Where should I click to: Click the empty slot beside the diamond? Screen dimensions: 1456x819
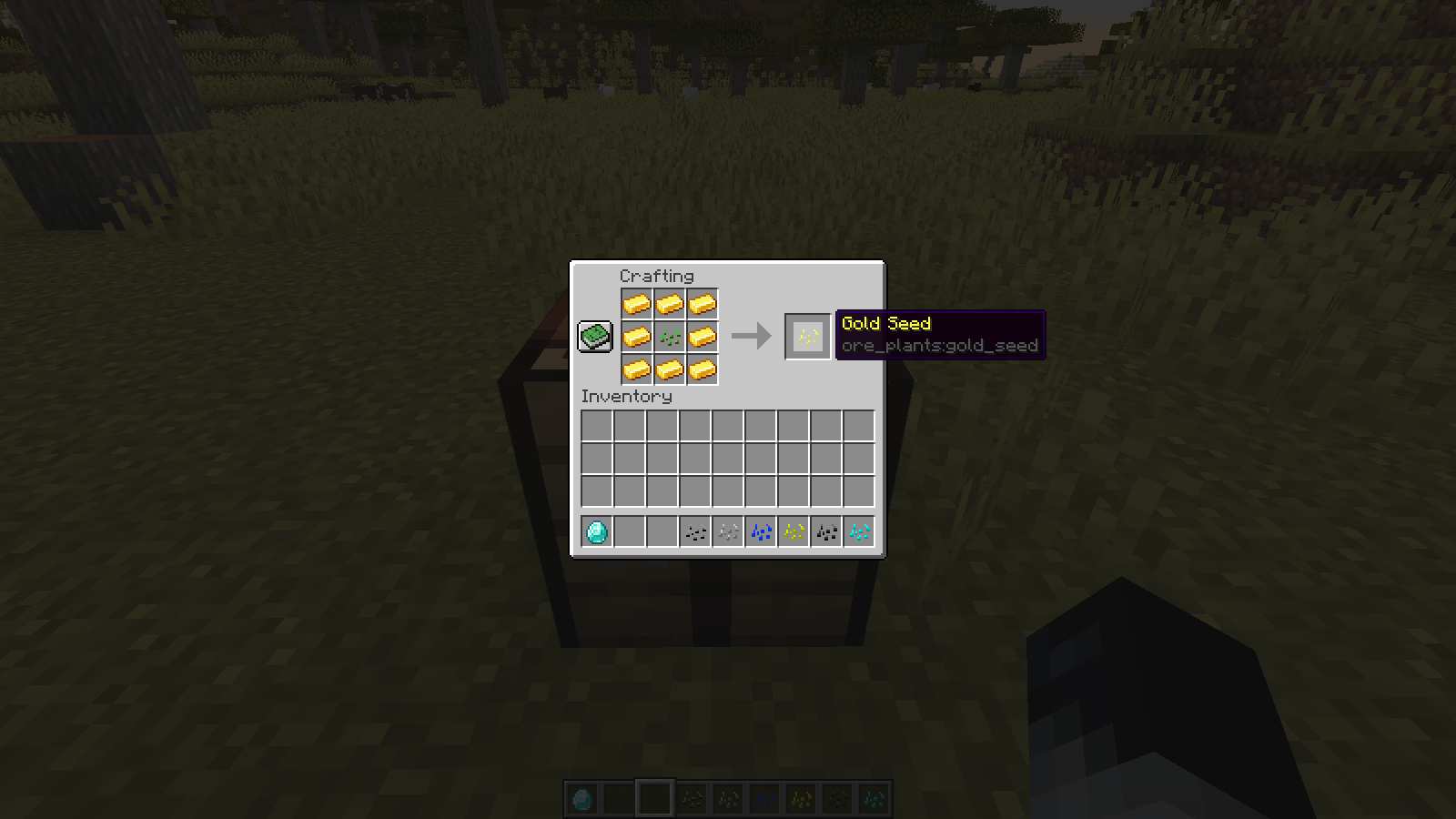630,531
